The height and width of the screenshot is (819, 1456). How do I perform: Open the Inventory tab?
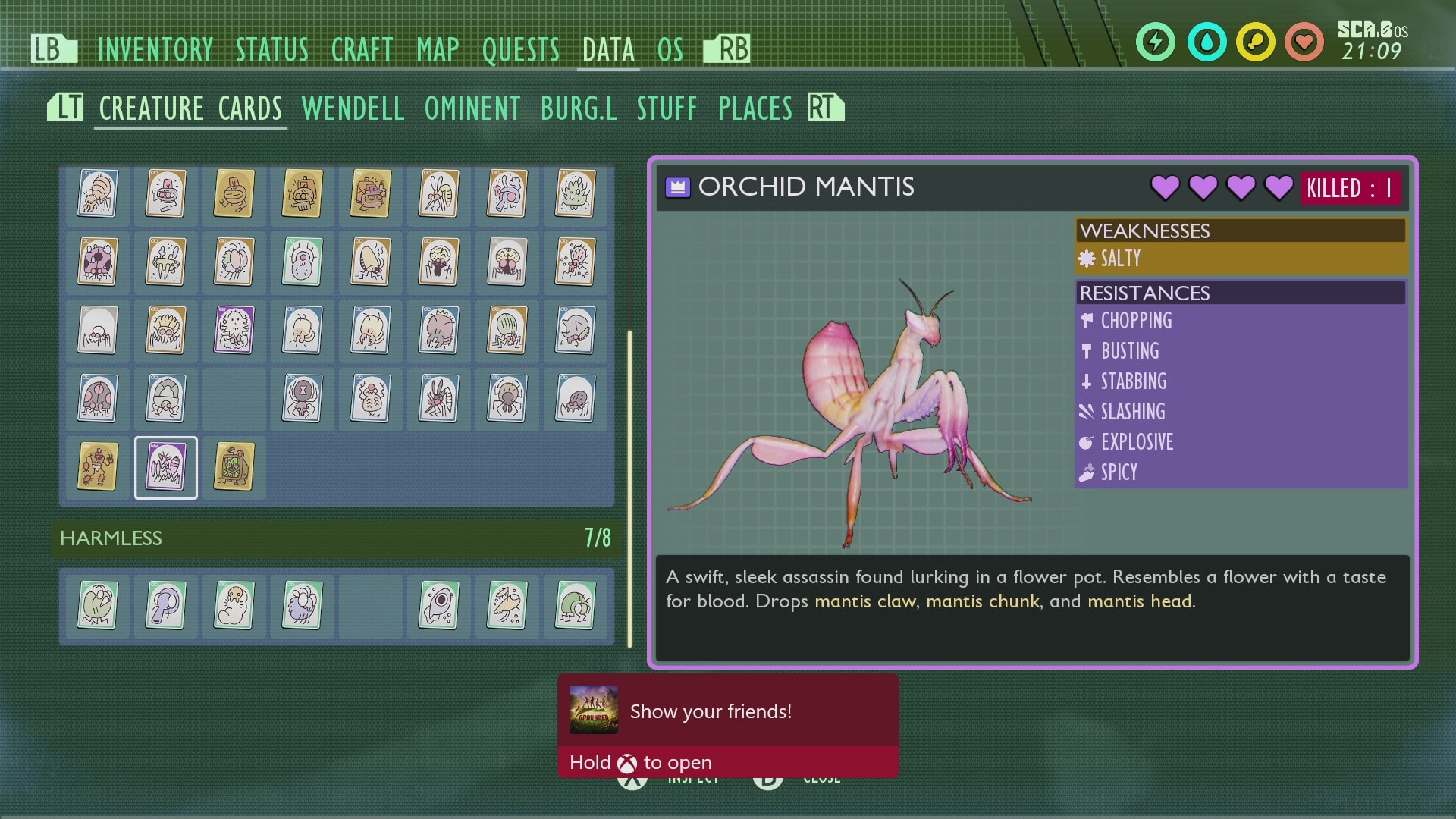click(x=155, y=50)
